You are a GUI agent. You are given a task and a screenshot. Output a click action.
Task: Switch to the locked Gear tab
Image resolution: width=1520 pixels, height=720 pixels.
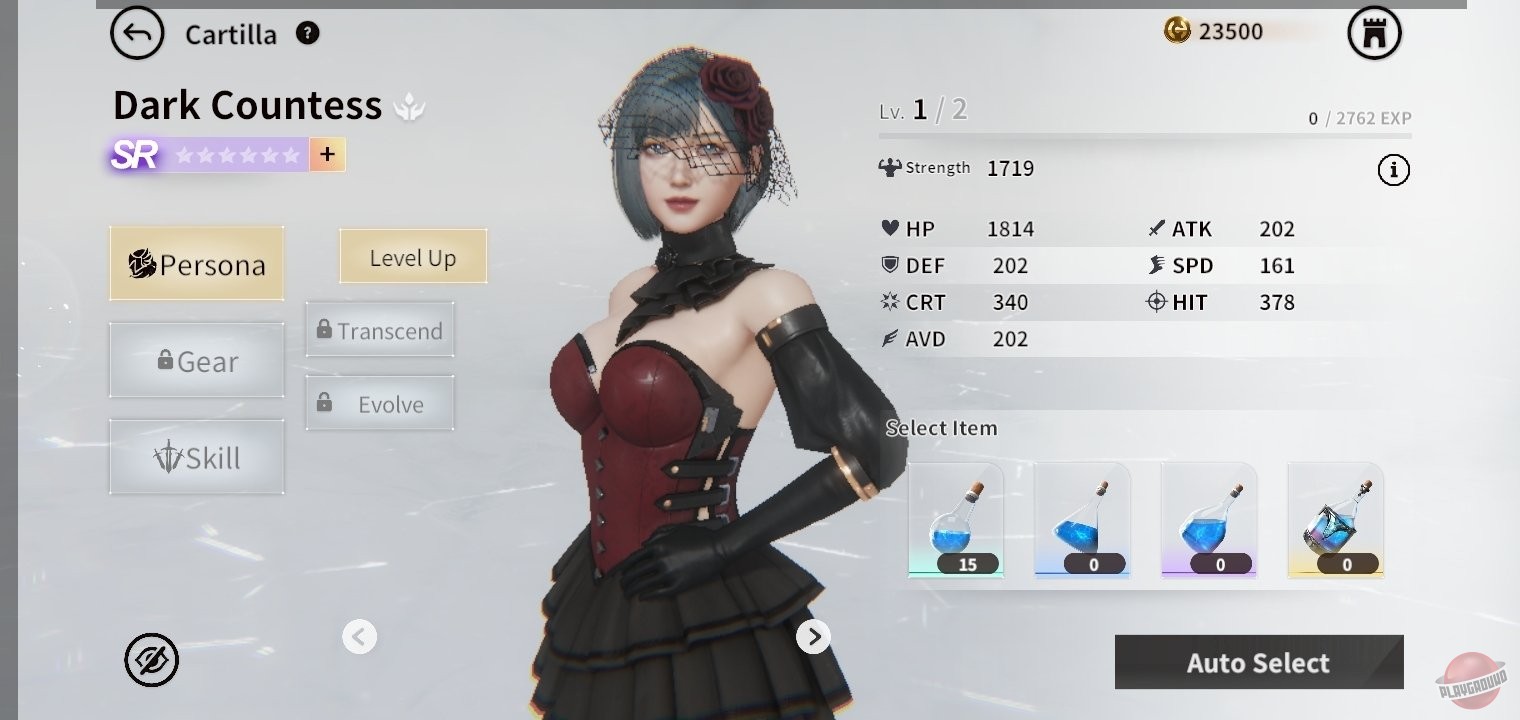197,361
